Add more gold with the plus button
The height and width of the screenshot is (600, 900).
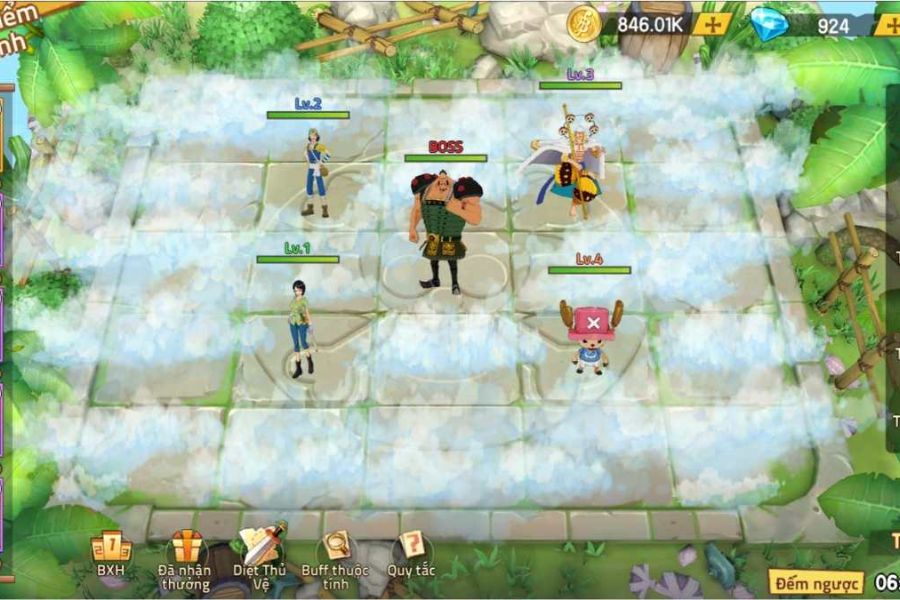point(714,25)
